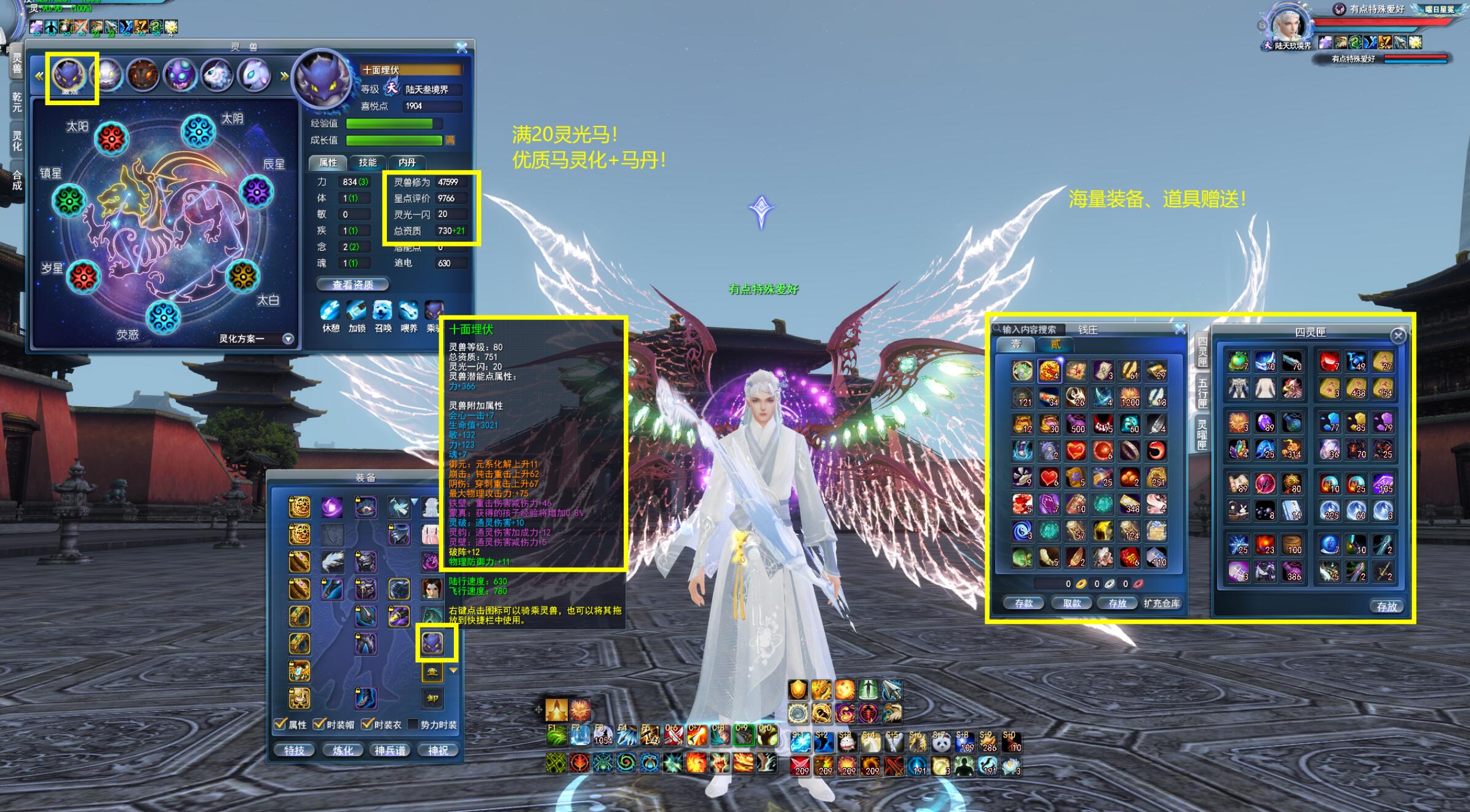
Task: Show next pets with the right arrow
Action: click(284, 76)
